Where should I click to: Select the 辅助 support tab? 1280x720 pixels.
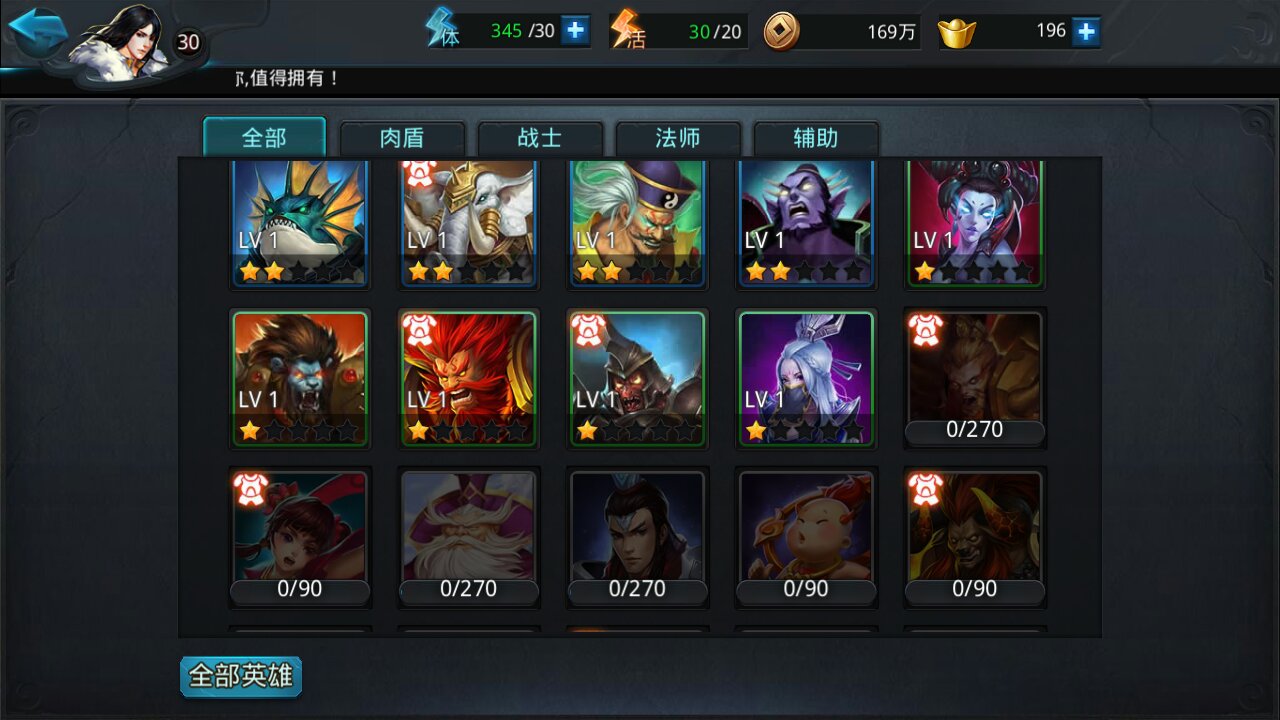point(816,138)
